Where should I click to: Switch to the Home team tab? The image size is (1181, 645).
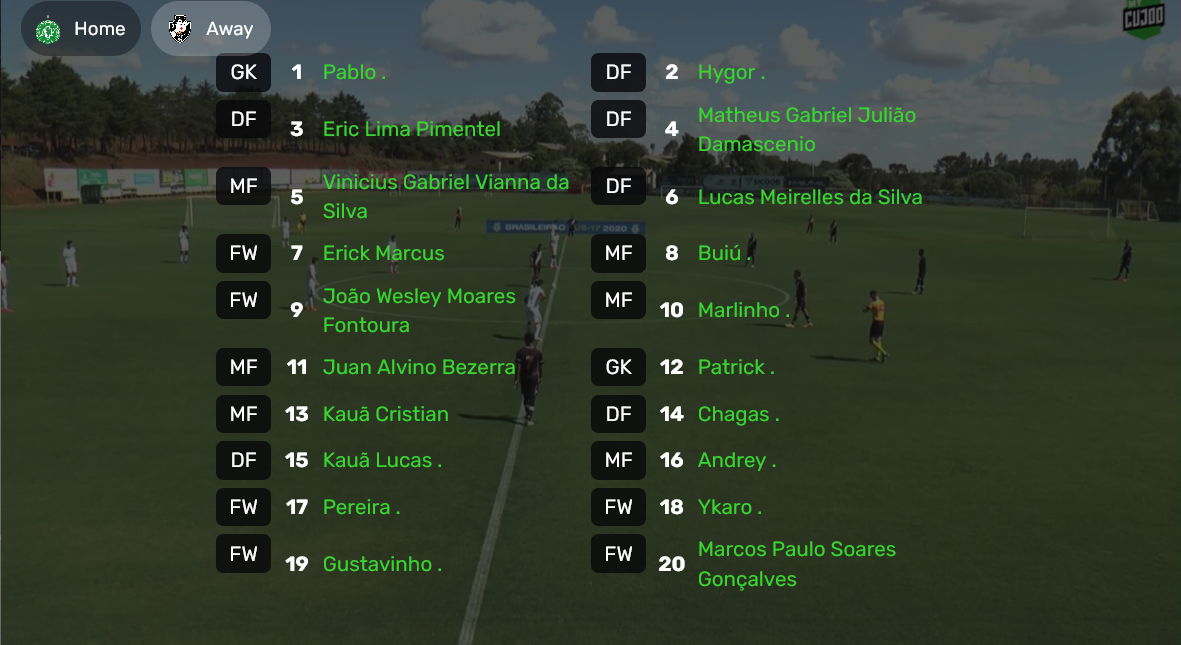click(80, 29)
